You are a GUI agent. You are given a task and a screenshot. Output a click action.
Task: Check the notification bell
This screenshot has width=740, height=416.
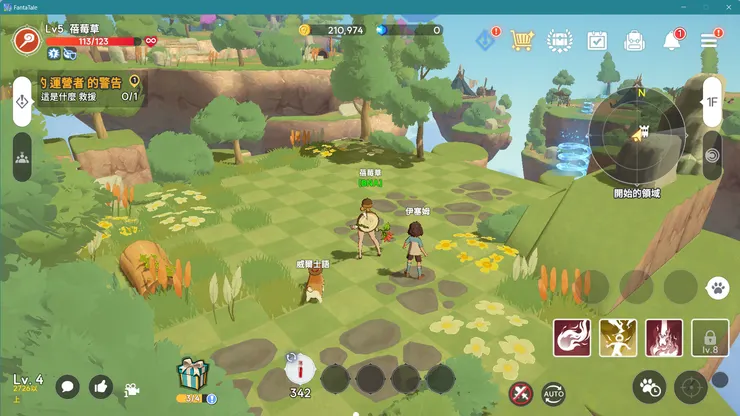coord(672,41)
